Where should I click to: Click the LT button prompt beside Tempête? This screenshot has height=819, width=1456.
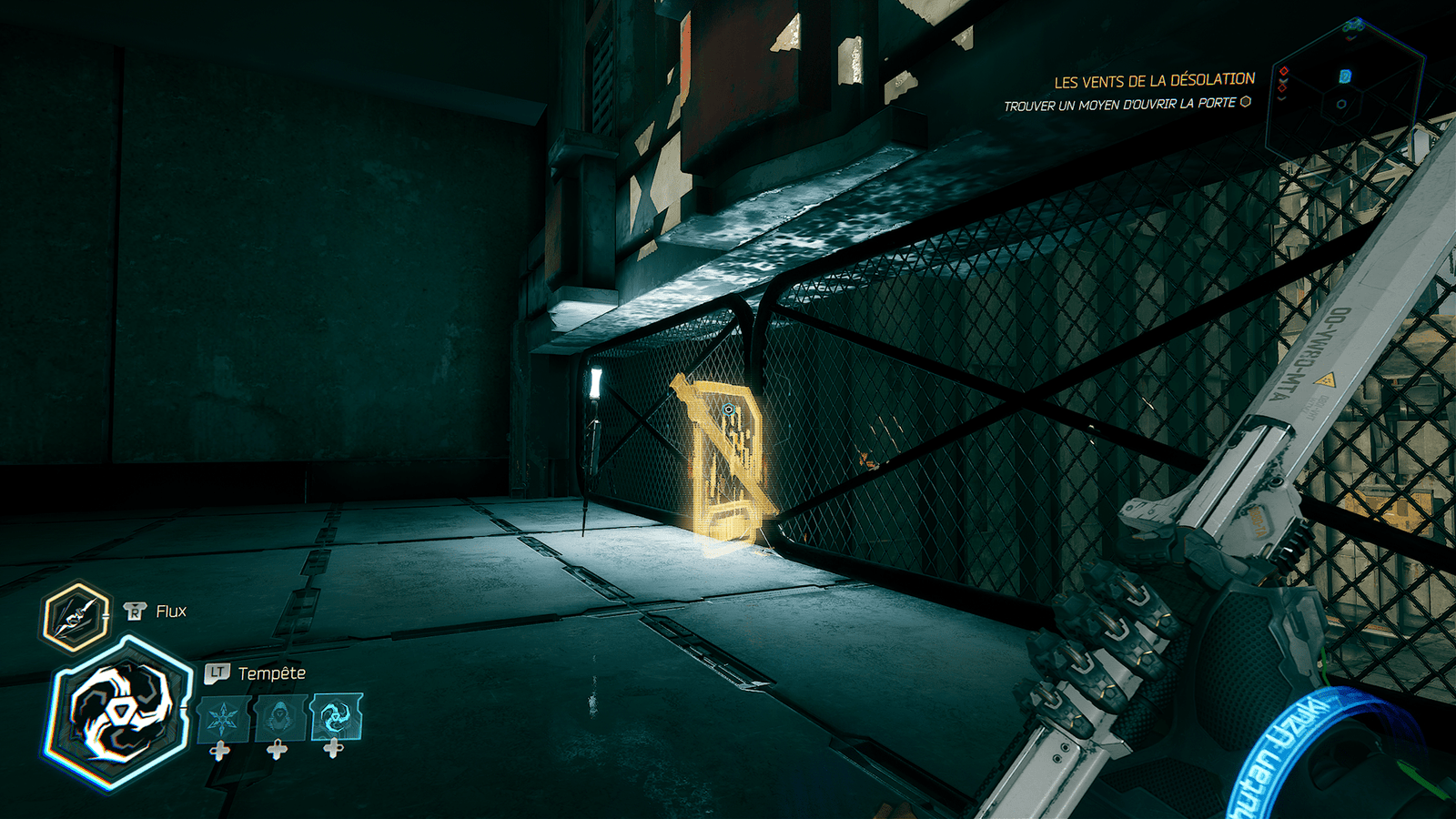click(217, 672)
